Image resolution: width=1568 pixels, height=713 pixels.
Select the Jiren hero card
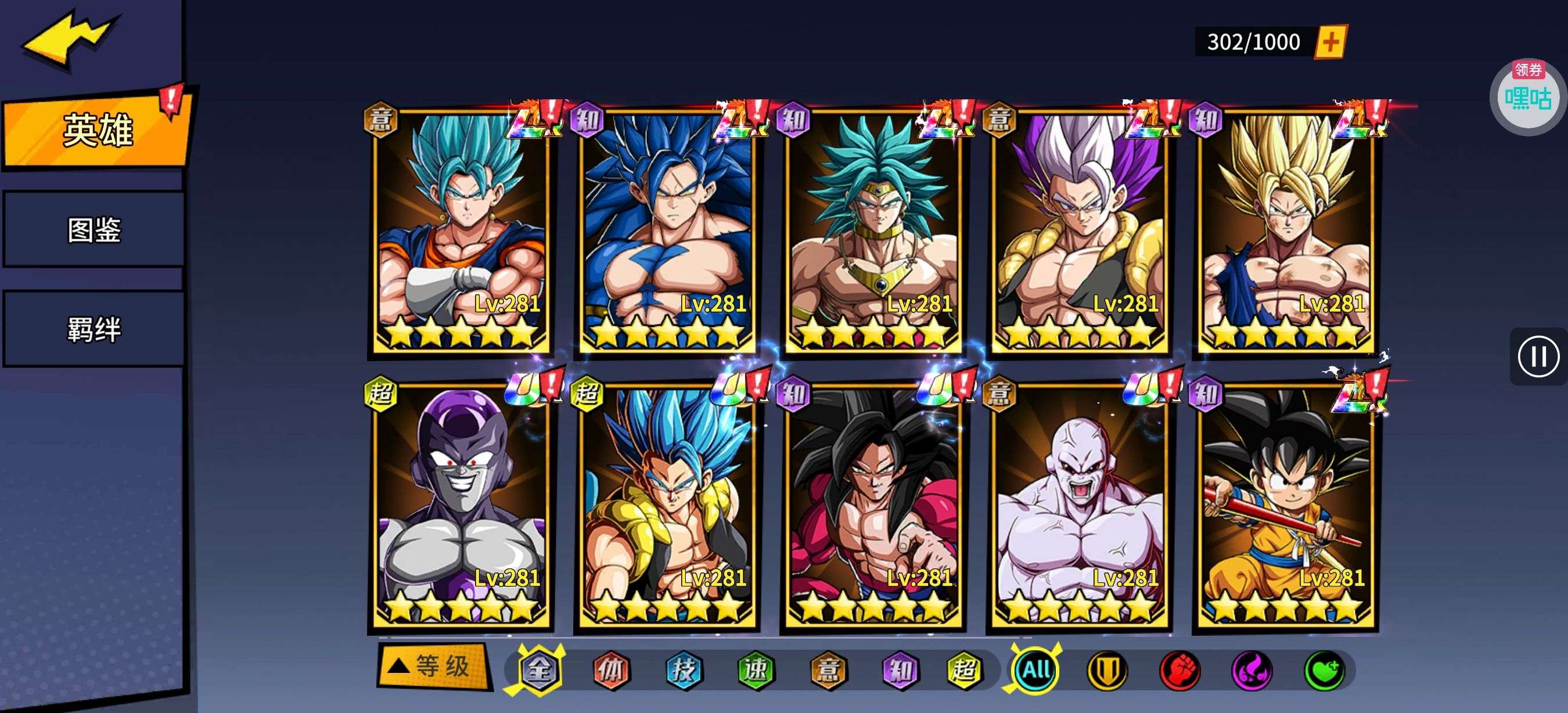1078,506
